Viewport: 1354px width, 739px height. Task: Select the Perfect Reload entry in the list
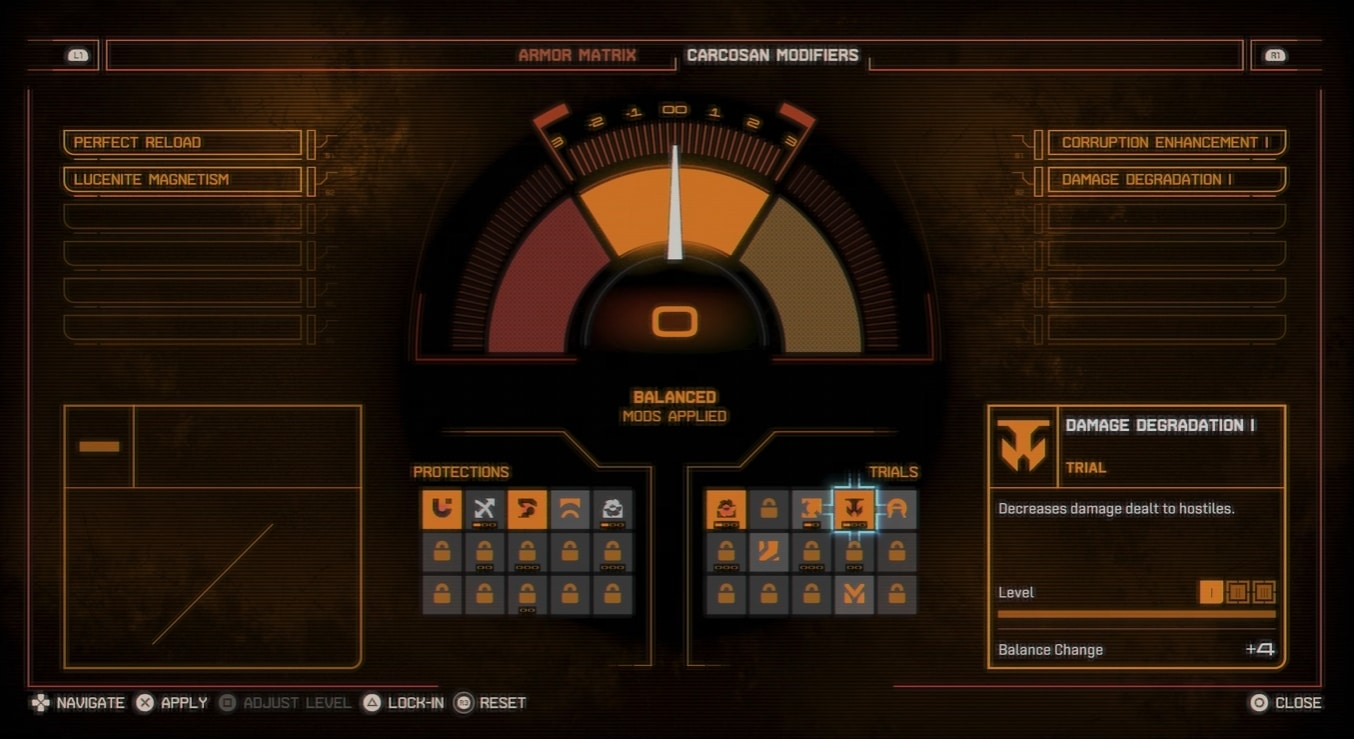point(182,143)
